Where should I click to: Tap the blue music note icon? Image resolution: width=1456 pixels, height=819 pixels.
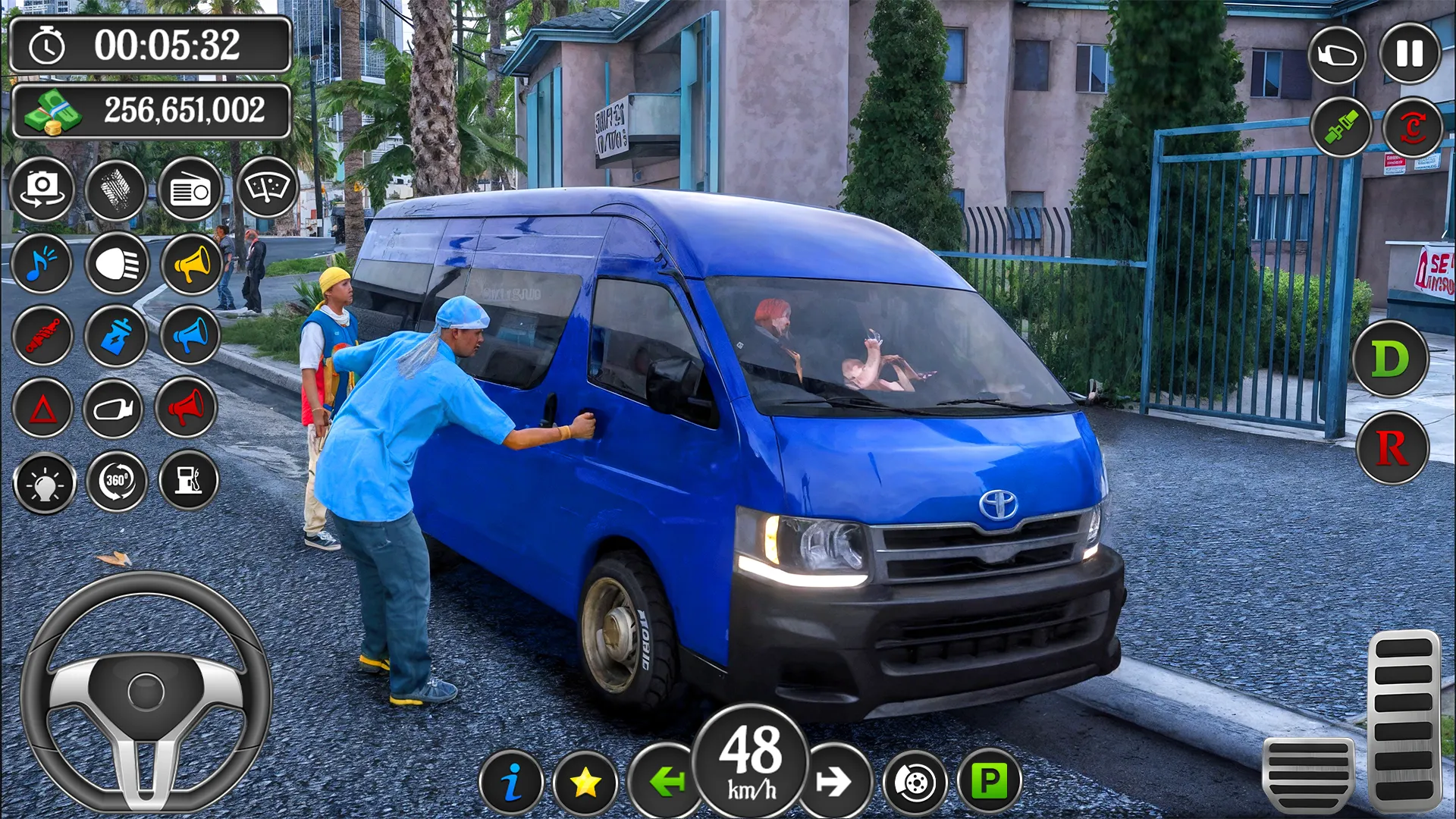[x=42, y=264]
